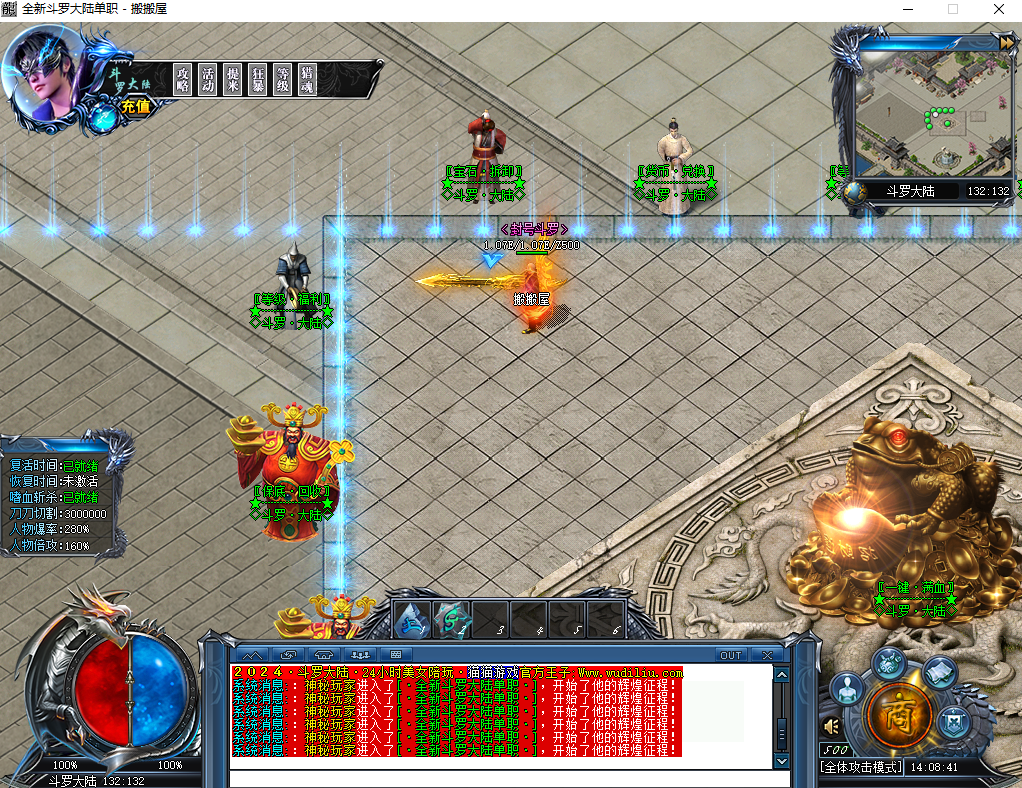The image size is (1022, 788).
Task: Click the OUT button on chat panel
Action: point(731,655)
